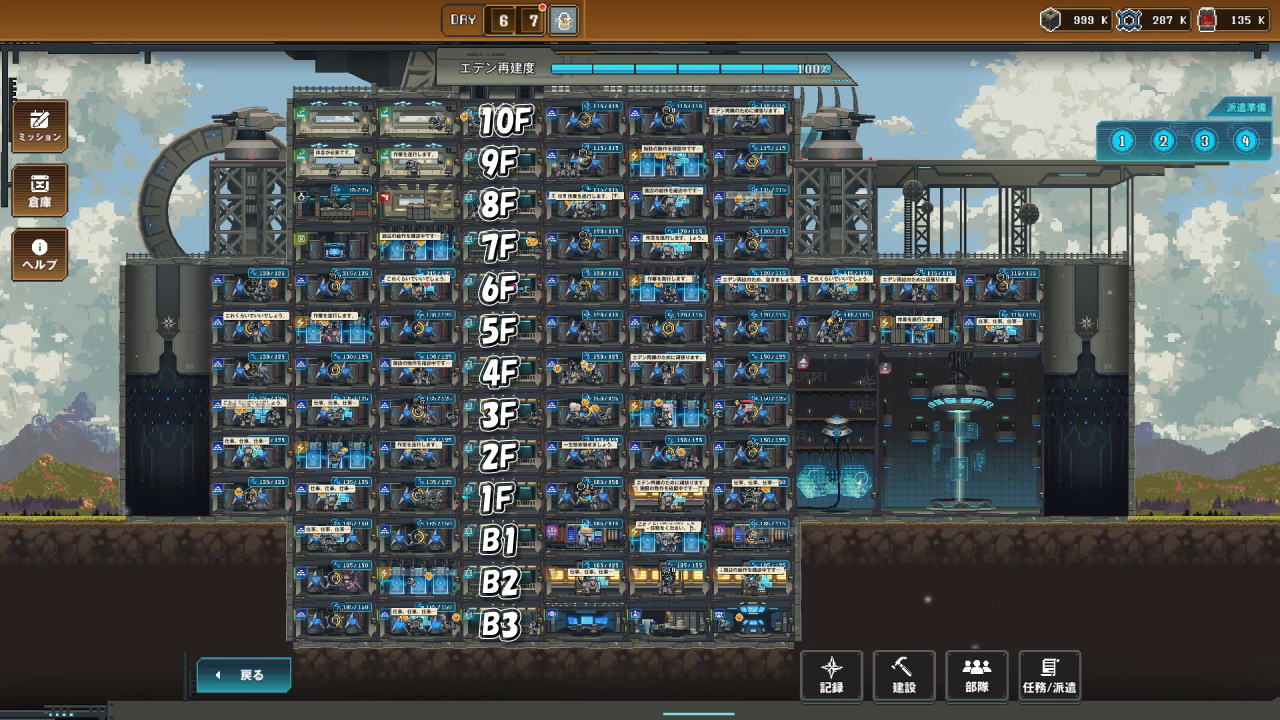Open the 部隊 (Squad) menu
The height and width of the screenshot is (720, 1280).
pos(977,675)
